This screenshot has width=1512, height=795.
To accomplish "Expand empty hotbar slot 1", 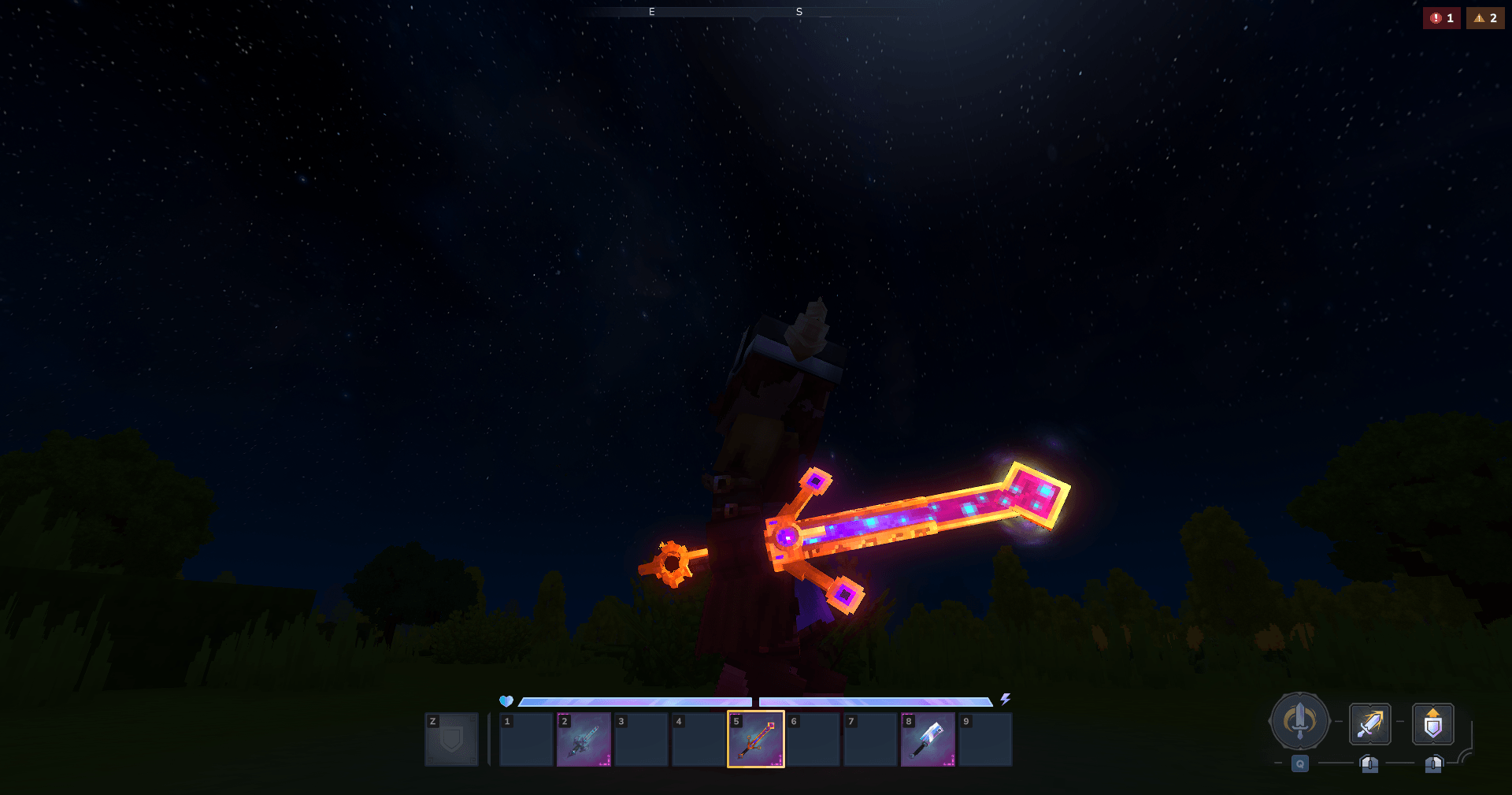I will 526,739.
